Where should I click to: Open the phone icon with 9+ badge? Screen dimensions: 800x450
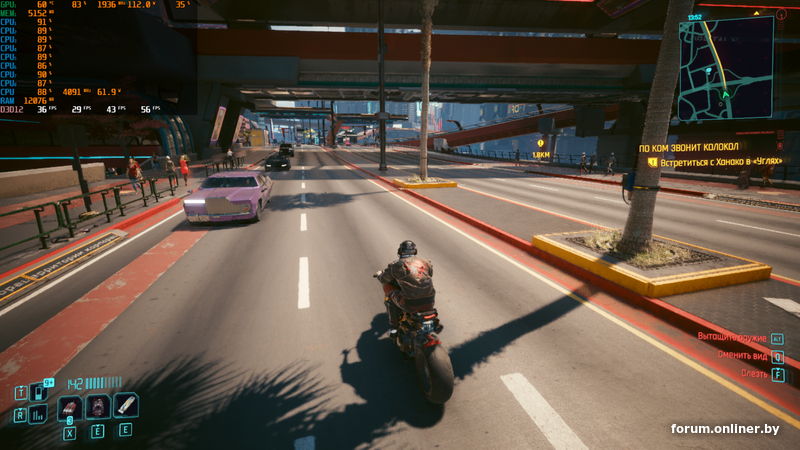point(40,392)
